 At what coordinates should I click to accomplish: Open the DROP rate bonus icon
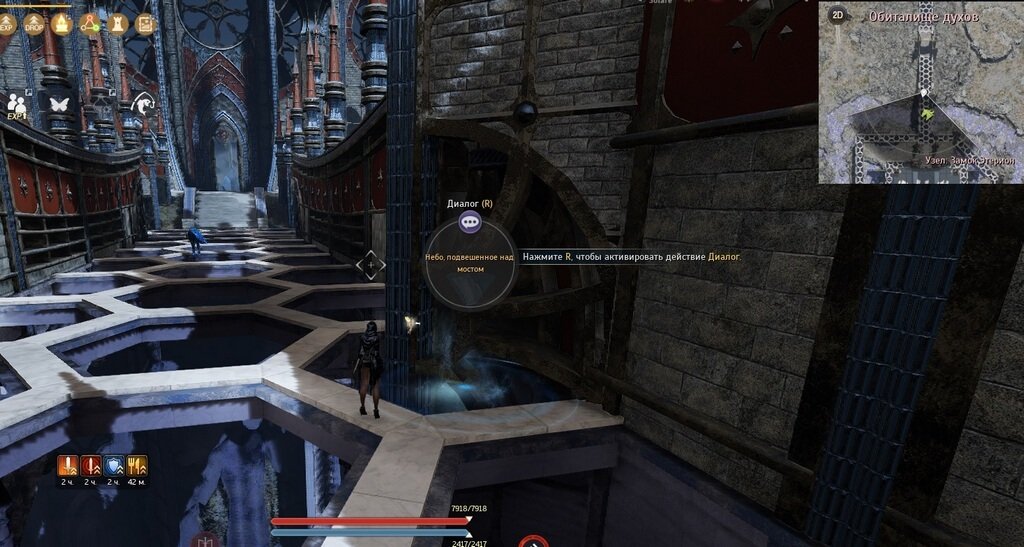[34, 23]
